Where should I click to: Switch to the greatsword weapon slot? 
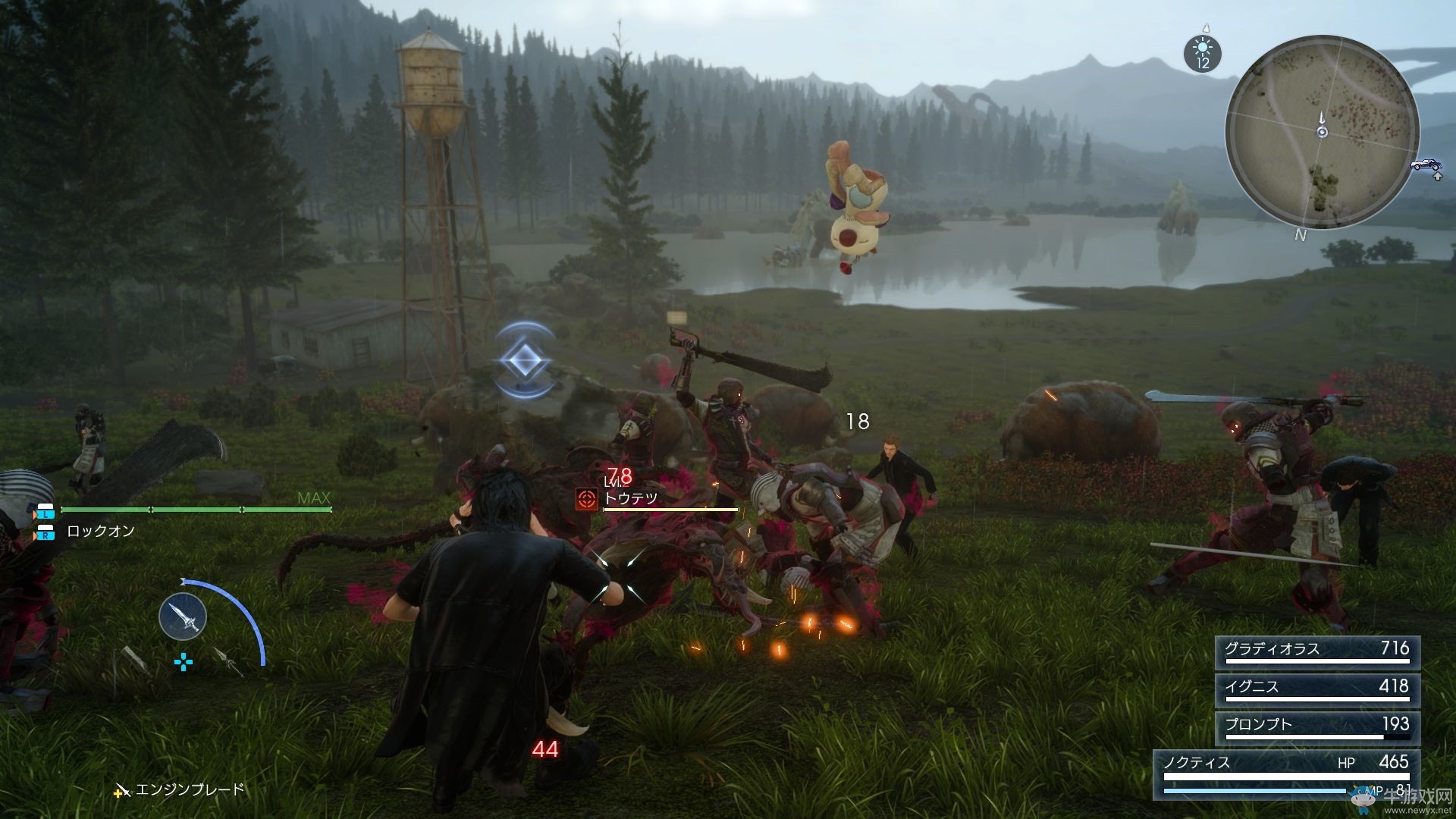tap(133, 659)
